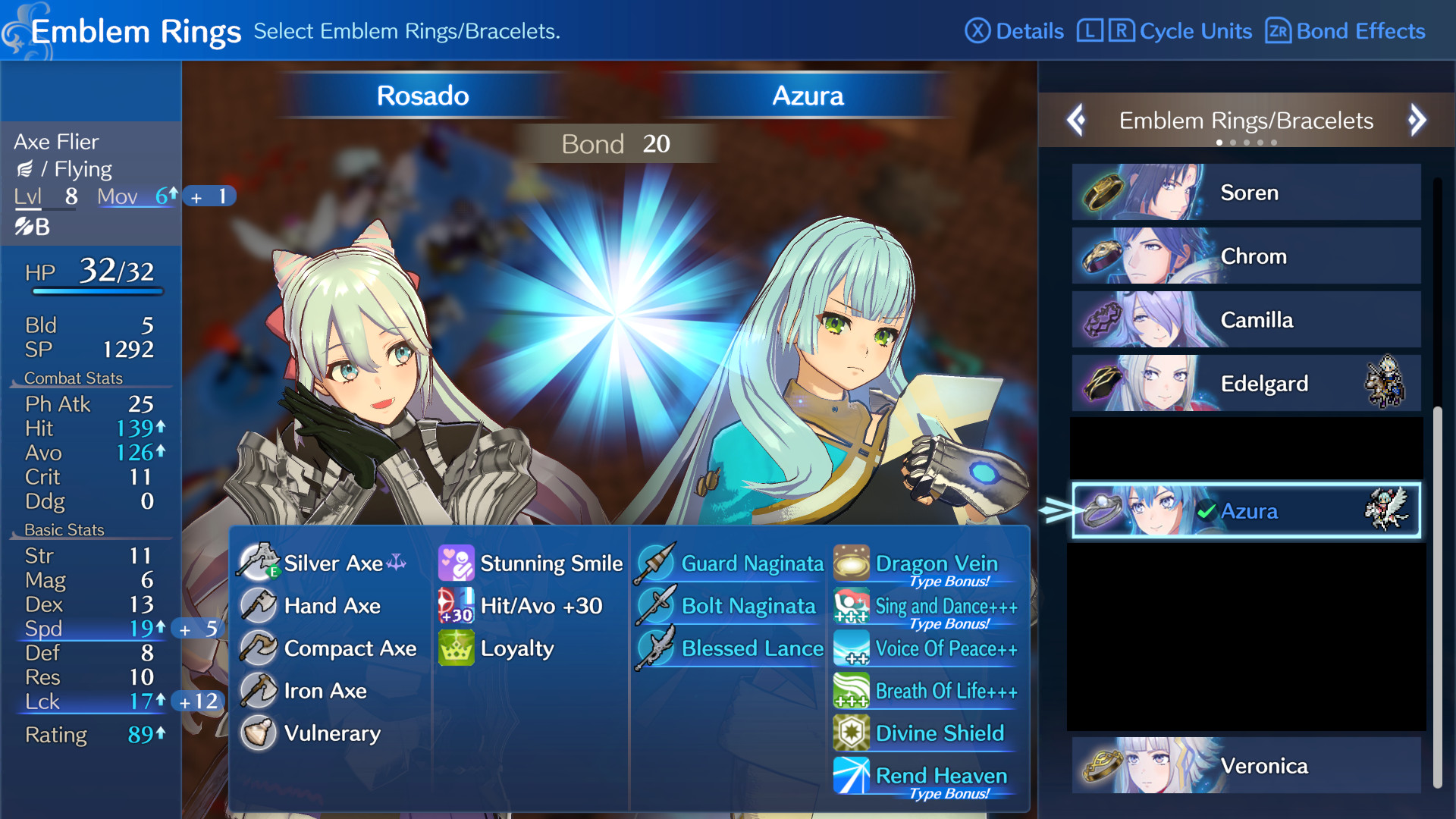This screenshot has height=819, width=1456.
Task: Switch to the Azura character tab
Action: coord(807,96)
